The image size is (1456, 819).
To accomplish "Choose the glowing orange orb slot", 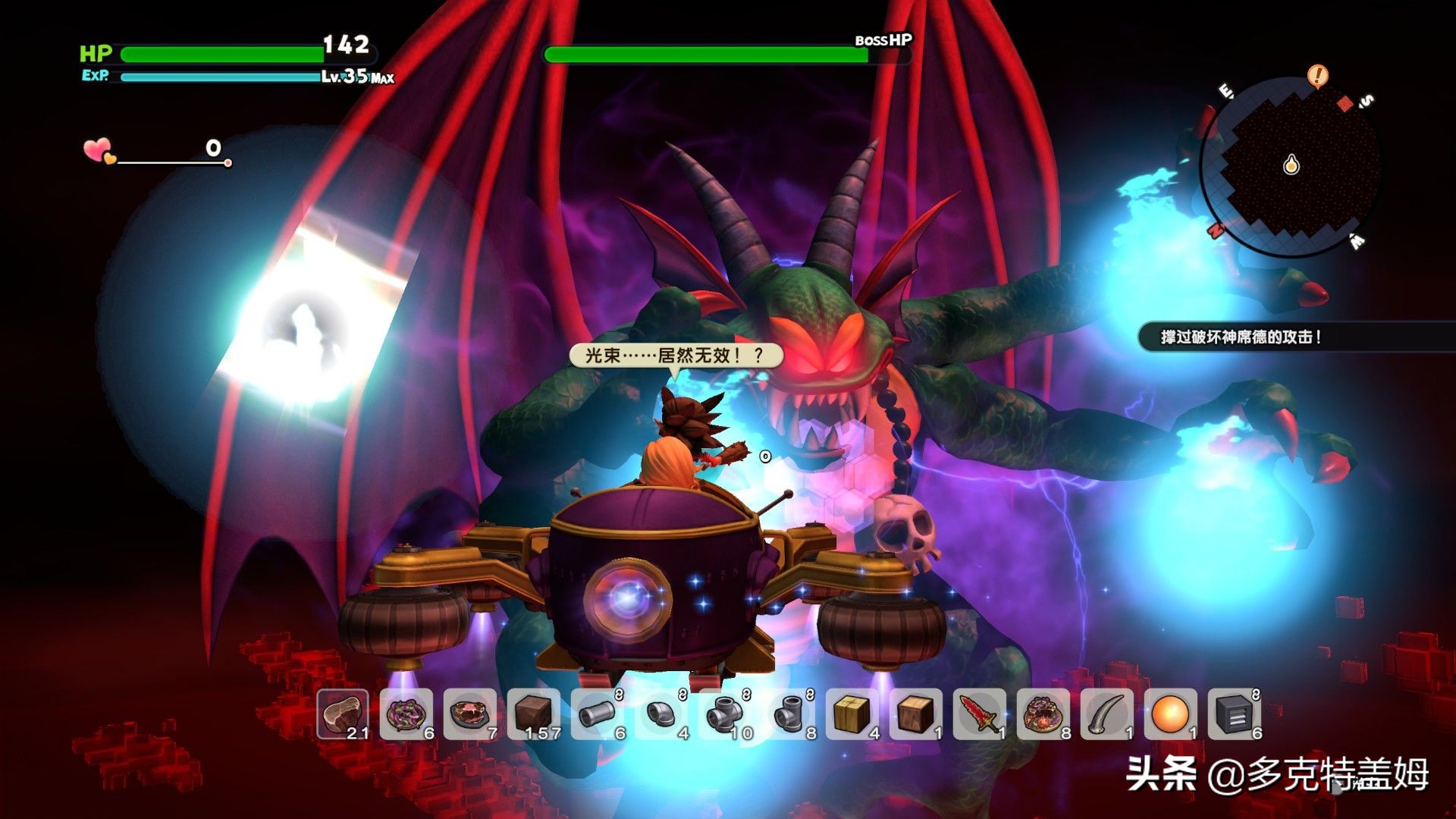I will (x=1171, y=714).
